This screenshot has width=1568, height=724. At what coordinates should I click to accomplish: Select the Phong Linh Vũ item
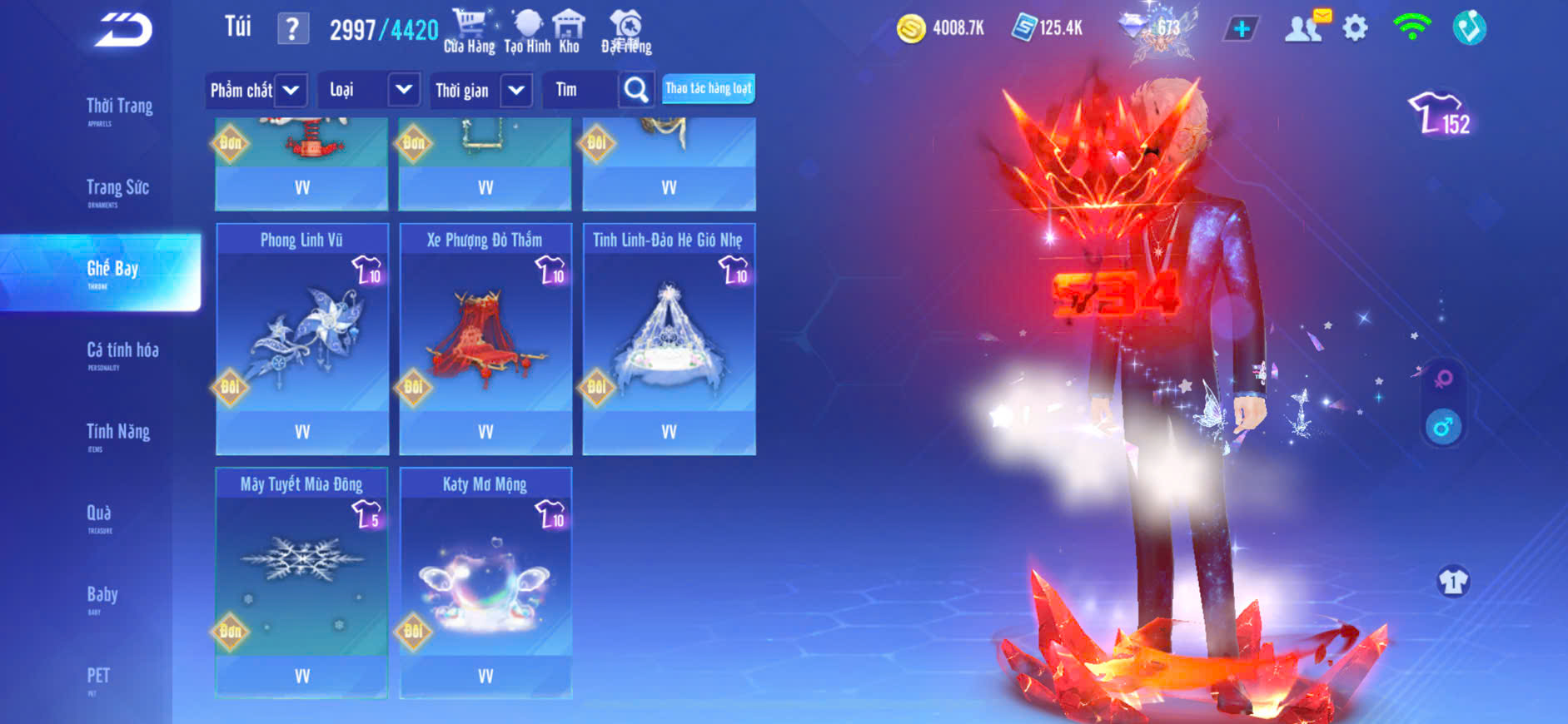[x=302, y=338]
